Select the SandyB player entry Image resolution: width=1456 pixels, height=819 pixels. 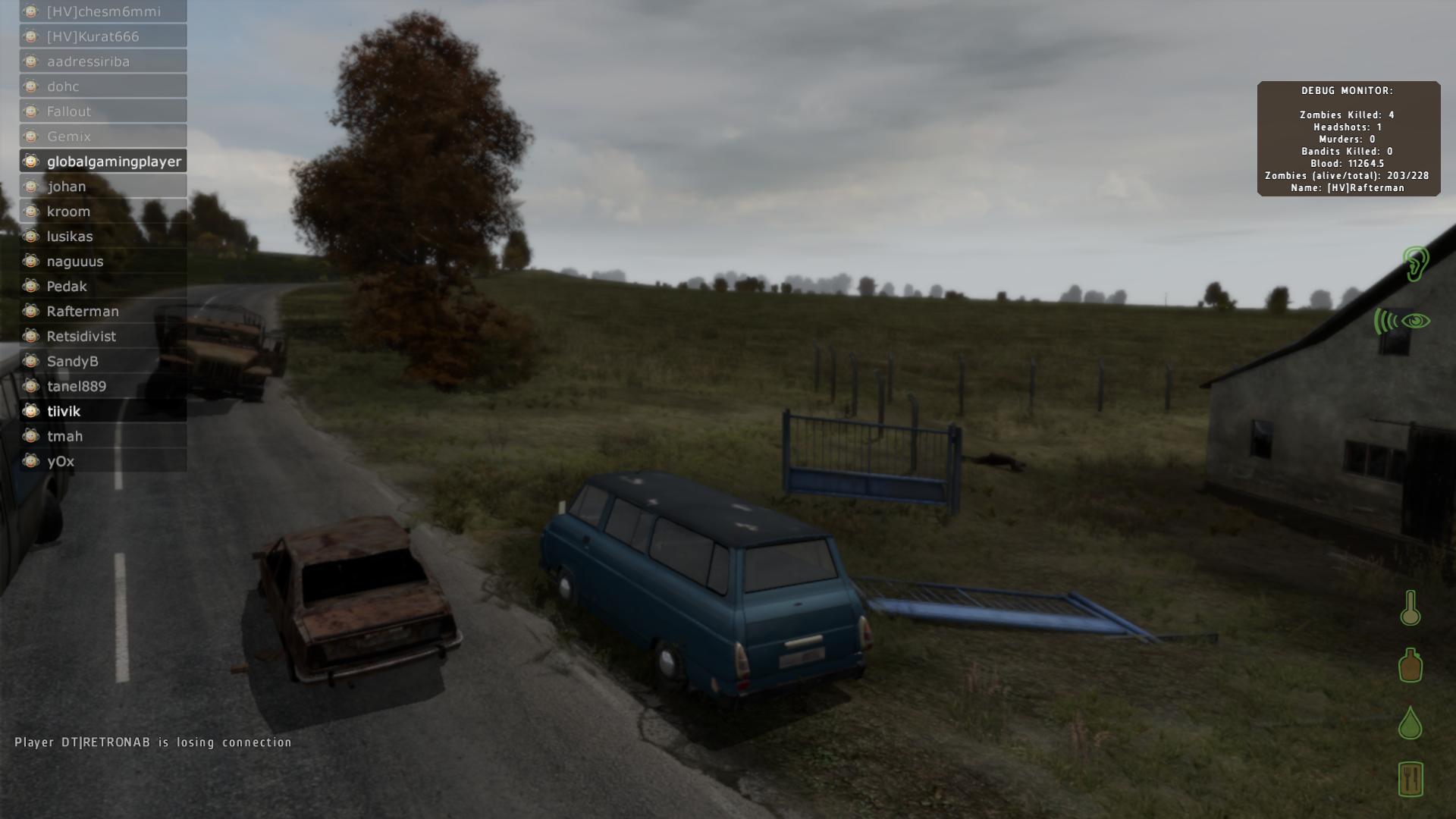coord(103,362)
